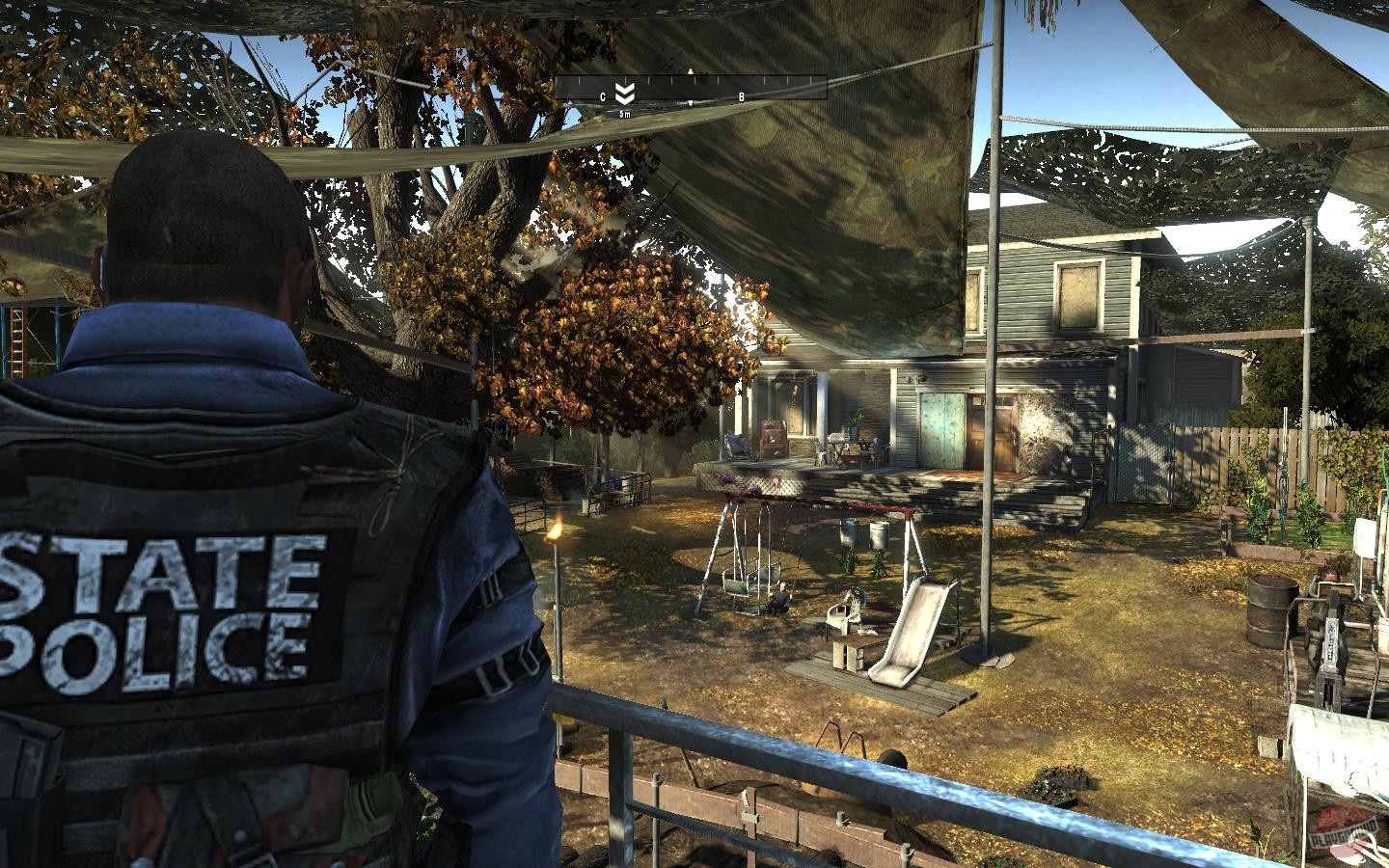The height and width of the screenshot is (868, 1389).
Task: Select objective marker B on the compass
Action: [x=741, y=95]
